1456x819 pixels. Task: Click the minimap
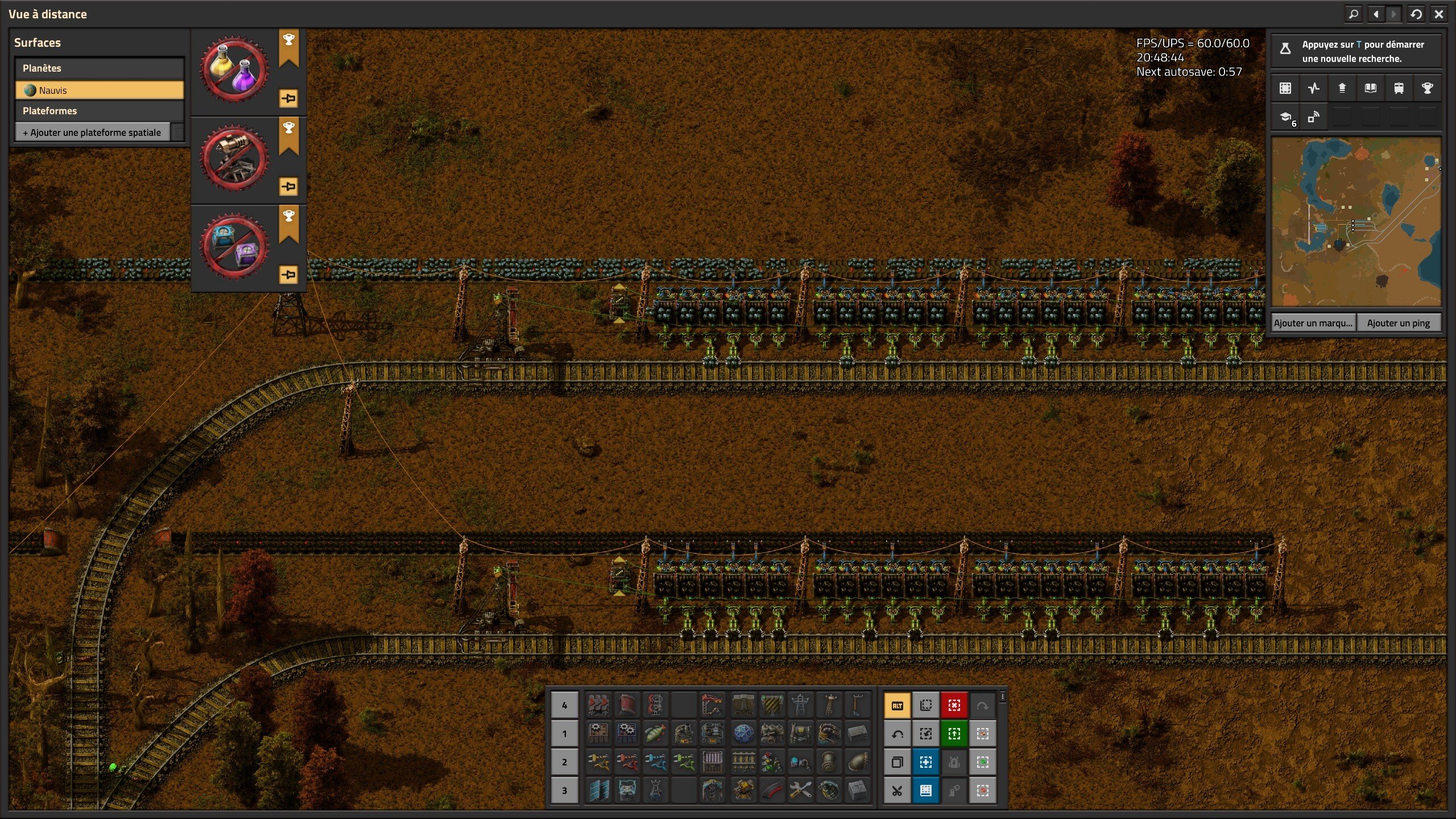[x=1356, y=222]
